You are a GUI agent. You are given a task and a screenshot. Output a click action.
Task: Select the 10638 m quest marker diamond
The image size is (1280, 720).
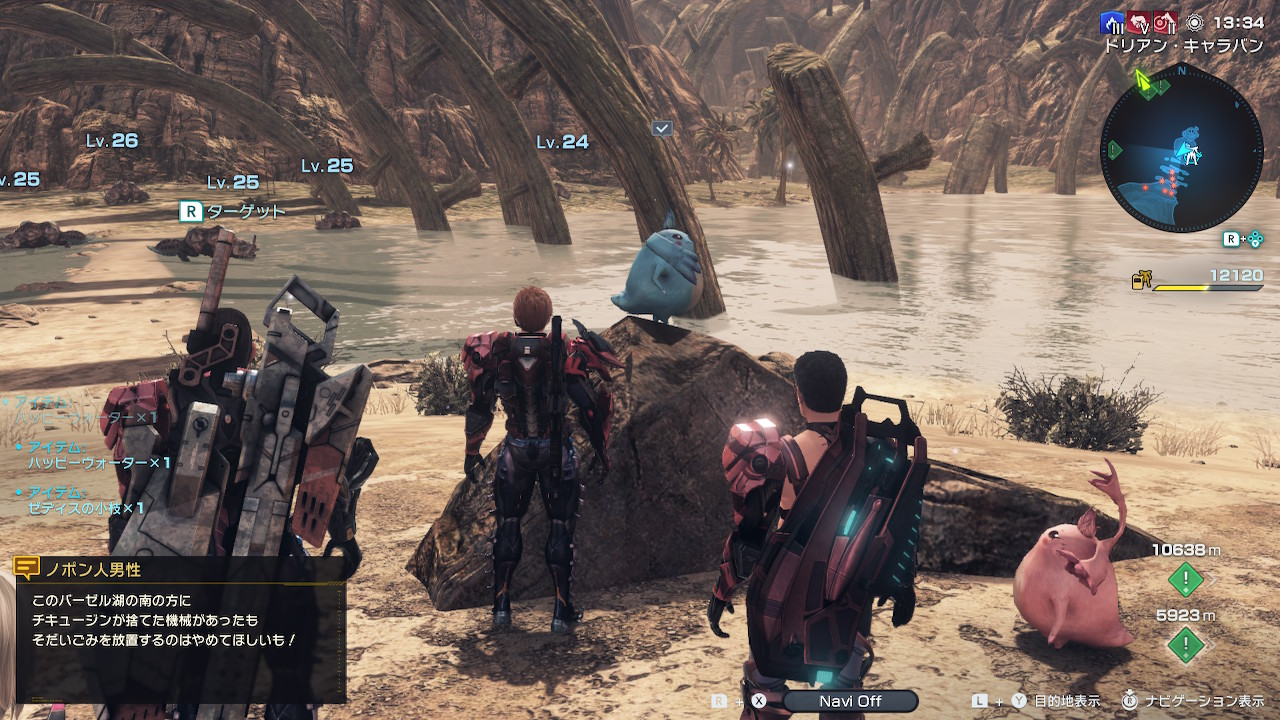[x=1186, y=578]
